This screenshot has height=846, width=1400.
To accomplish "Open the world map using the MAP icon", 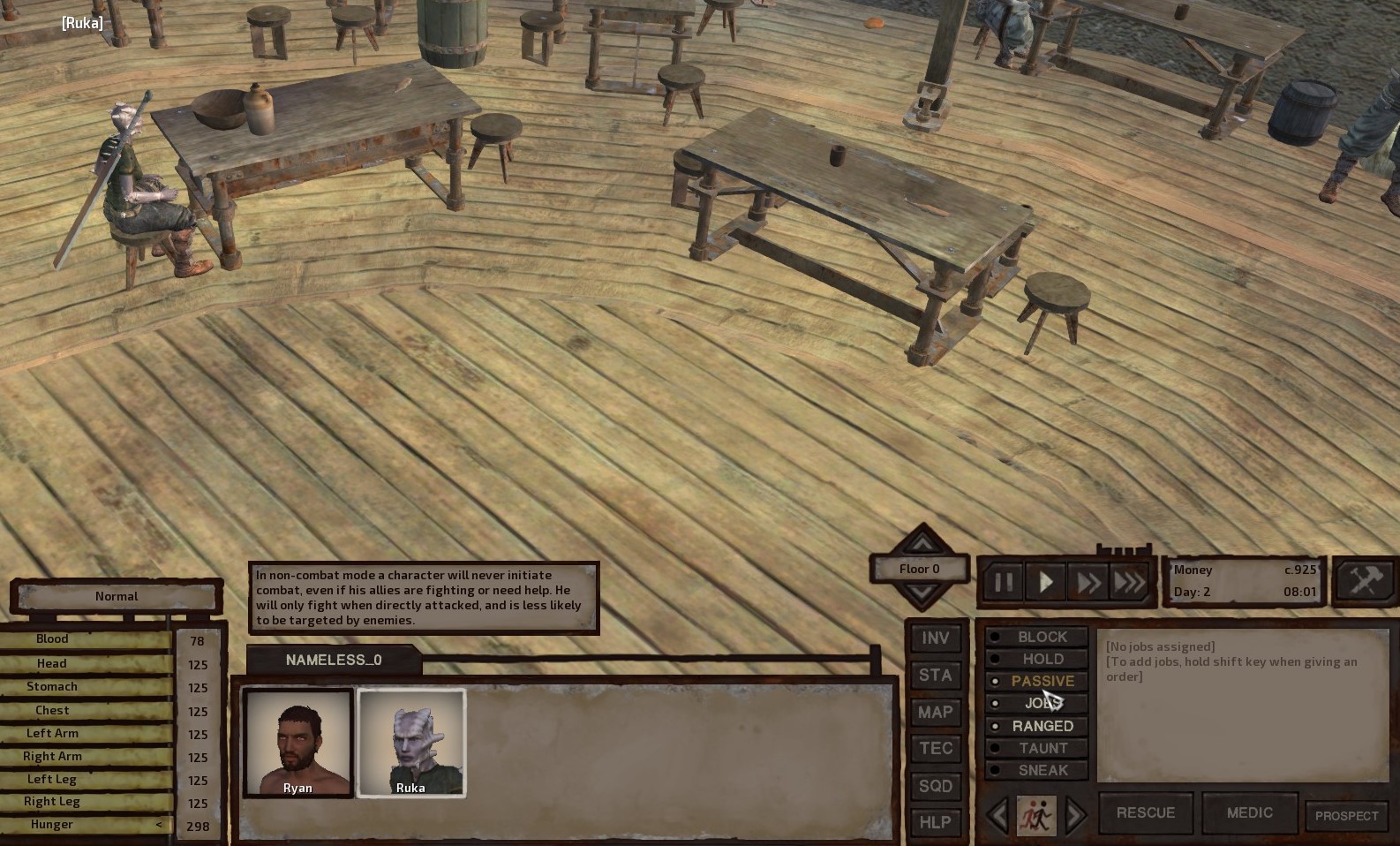I will pos(935,713).
